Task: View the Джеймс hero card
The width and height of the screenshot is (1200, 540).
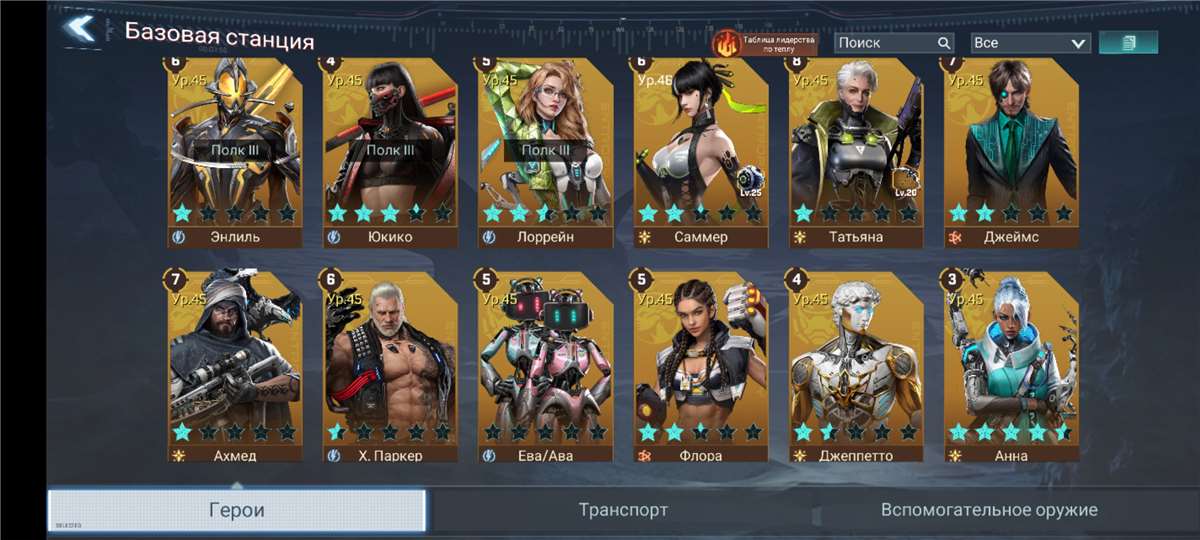Action: point(1011,150)
